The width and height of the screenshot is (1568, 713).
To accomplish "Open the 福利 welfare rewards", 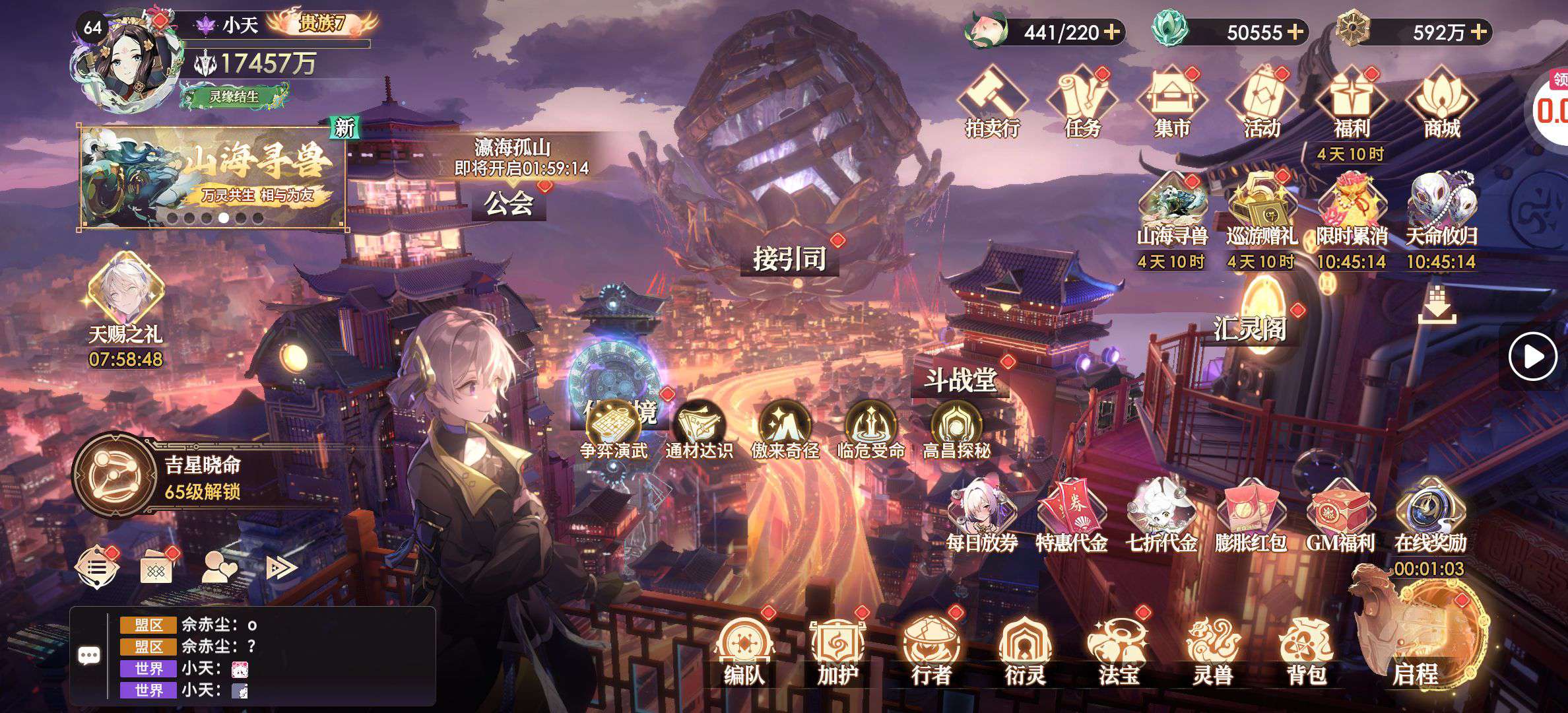I will tap(1351, 102).
